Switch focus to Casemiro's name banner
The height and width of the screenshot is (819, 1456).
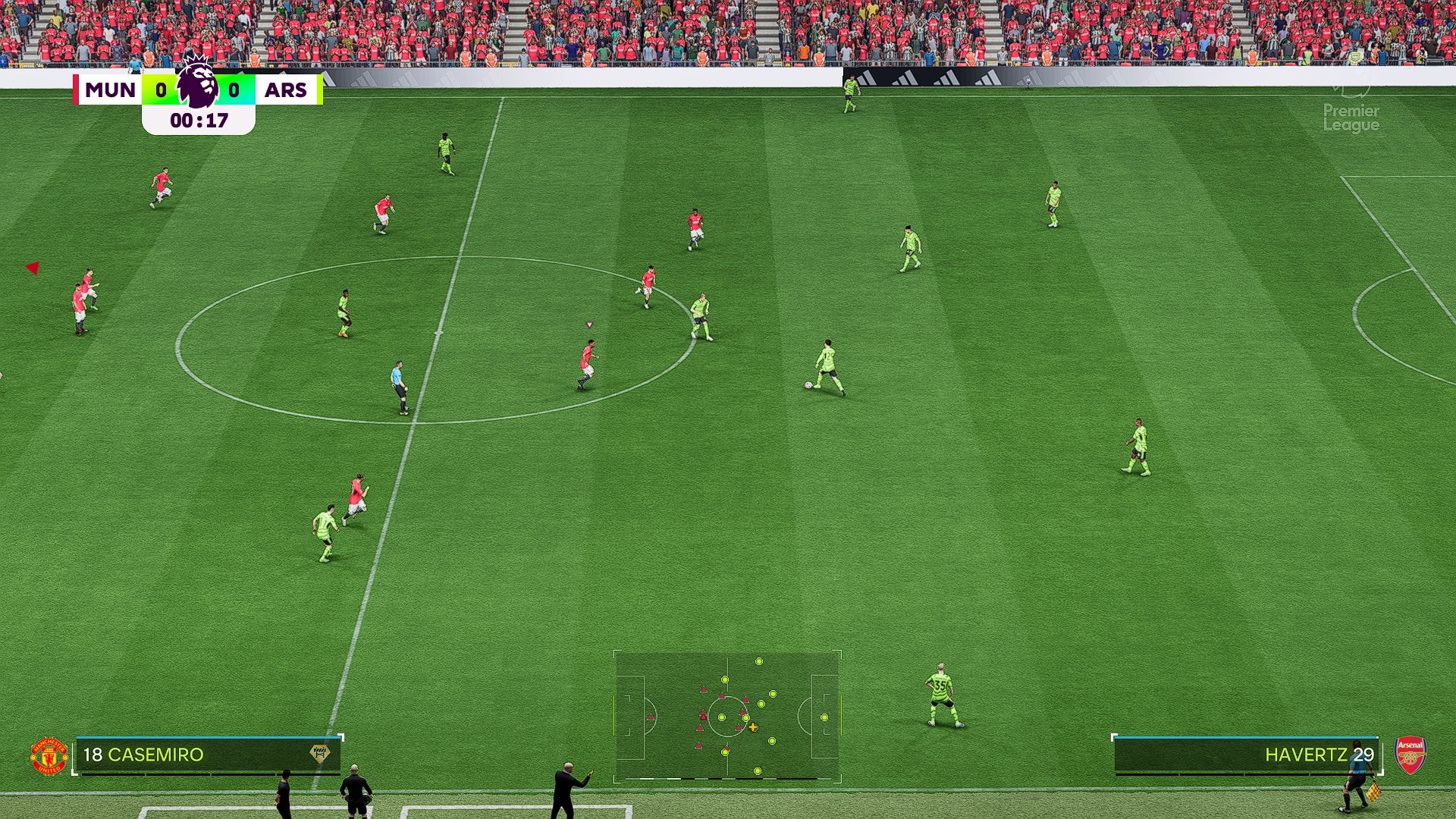[x=155, y=755]
